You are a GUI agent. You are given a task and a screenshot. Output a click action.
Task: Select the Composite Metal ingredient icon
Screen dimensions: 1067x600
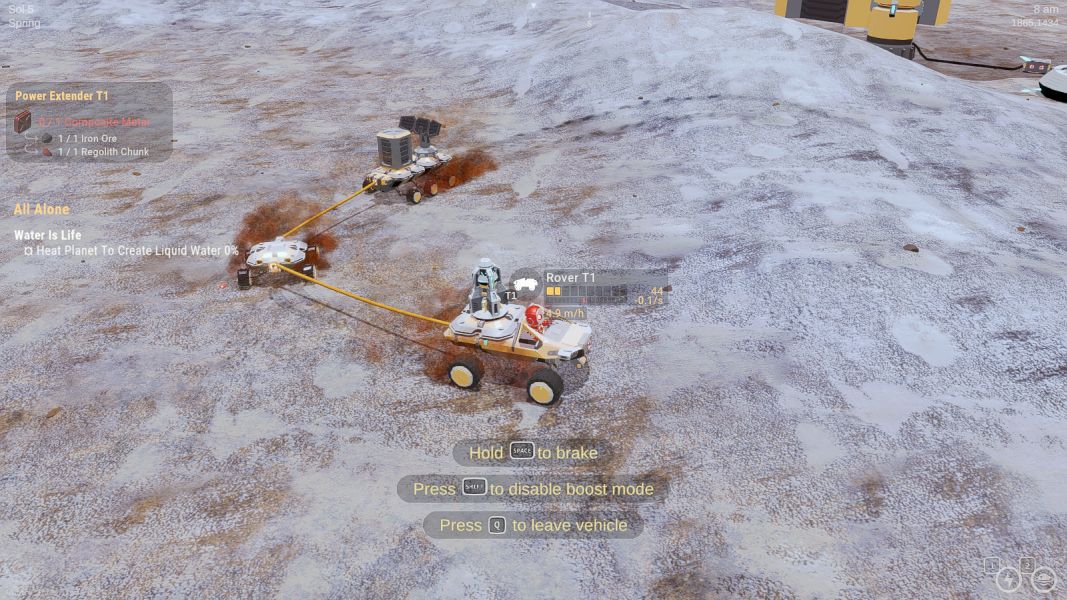pos(23,122)
